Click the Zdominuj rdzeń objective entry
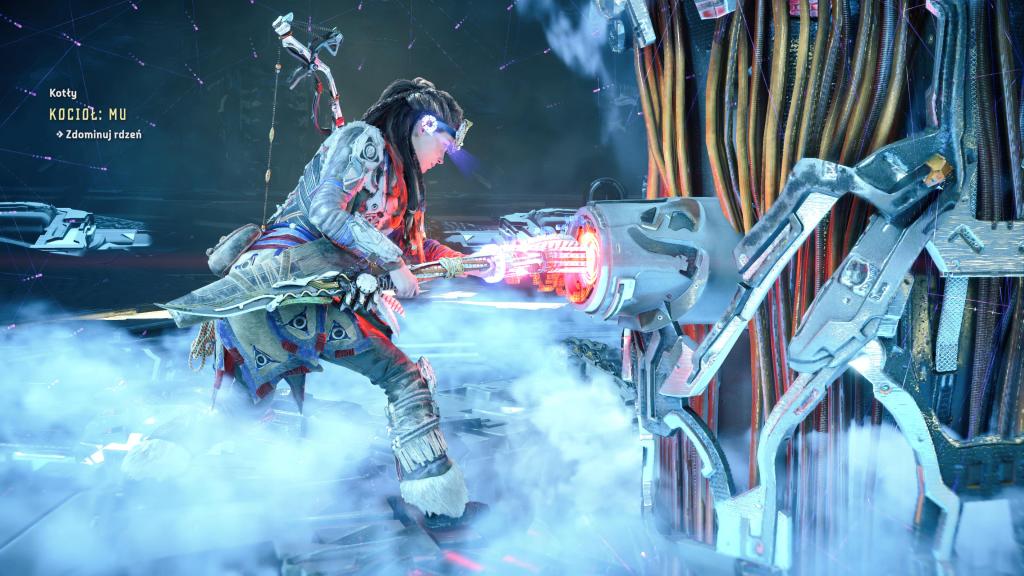The width and height of the screenshot is (1024, 576). click(102, 134)
